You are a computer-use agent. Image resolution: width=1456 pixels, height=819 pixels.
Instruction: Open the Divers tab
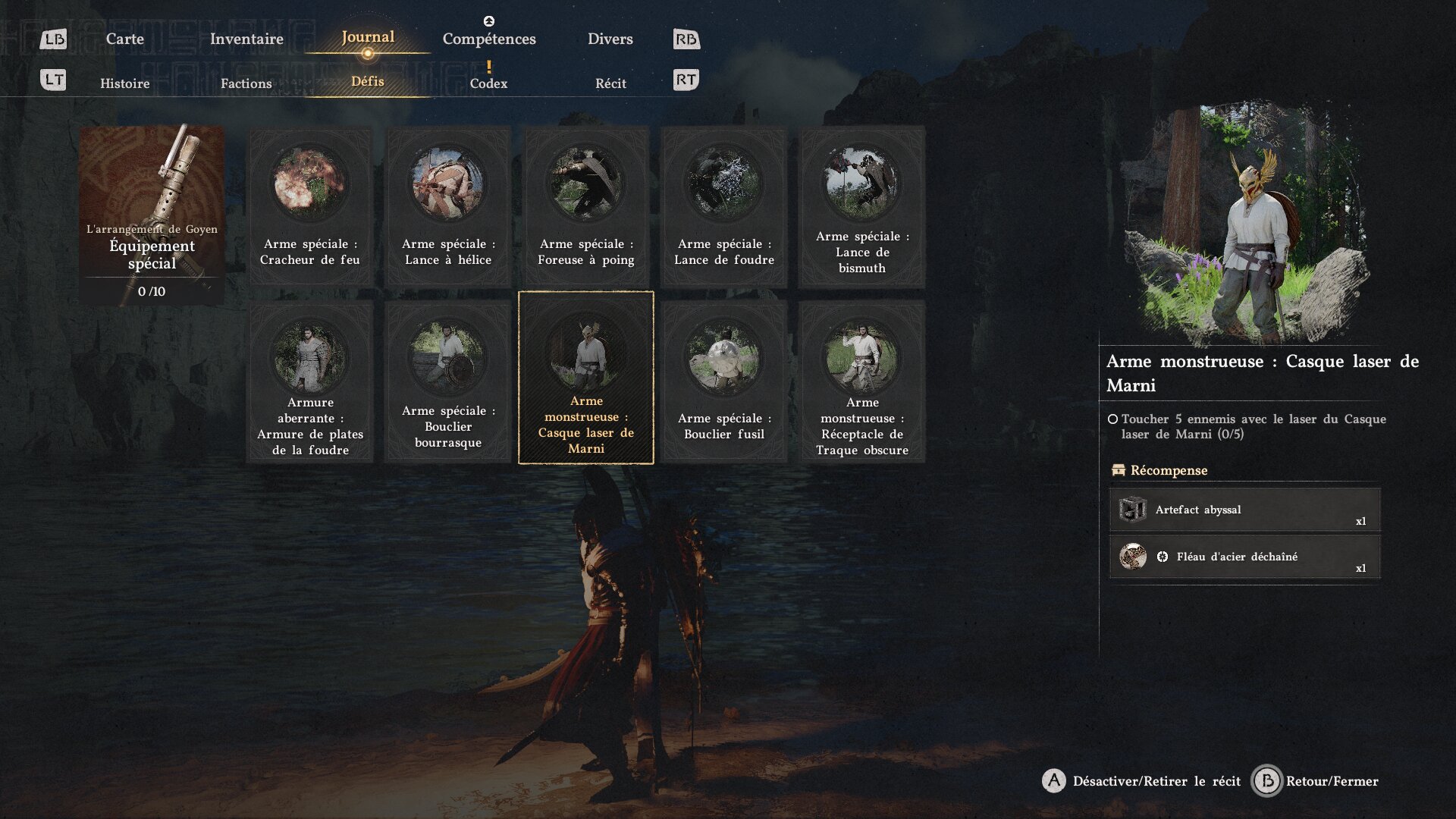tap(610, 39)
